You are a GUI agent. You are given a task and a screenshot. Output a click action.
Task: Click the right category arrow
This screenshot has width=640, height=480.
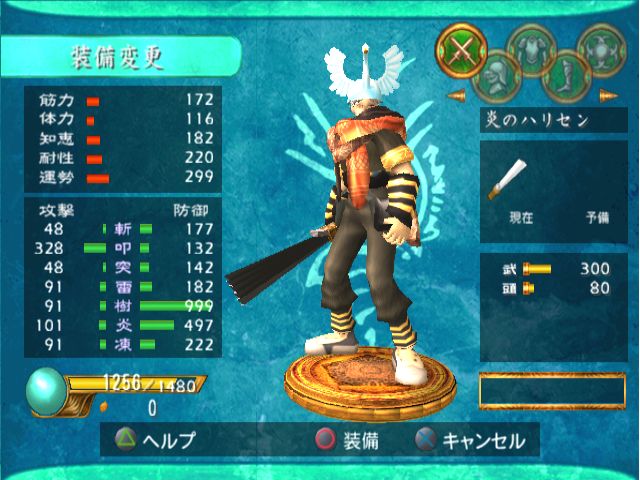tap(607, 96)
